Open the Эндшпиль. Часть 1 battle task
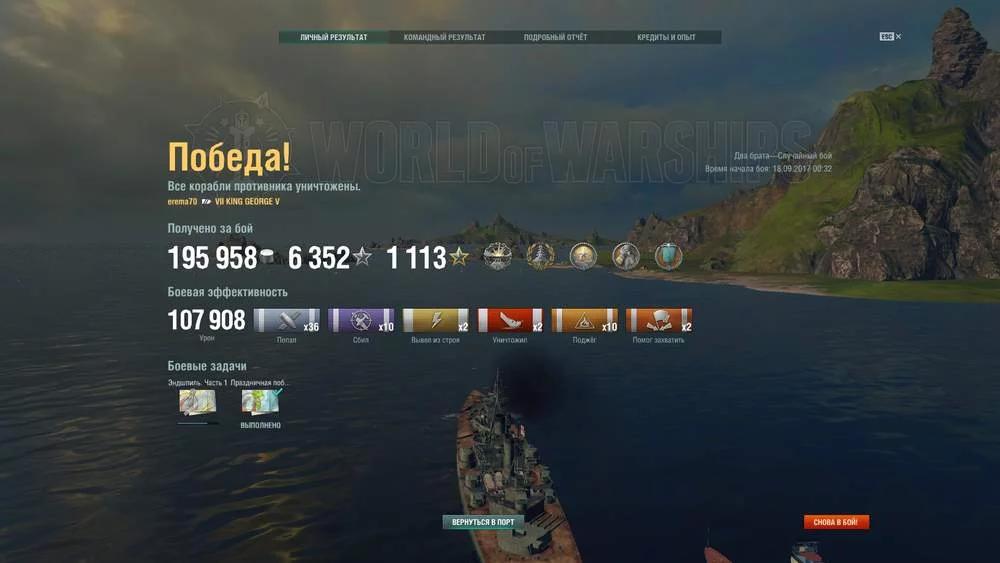 pyautogui.click(x=197, y=402)
